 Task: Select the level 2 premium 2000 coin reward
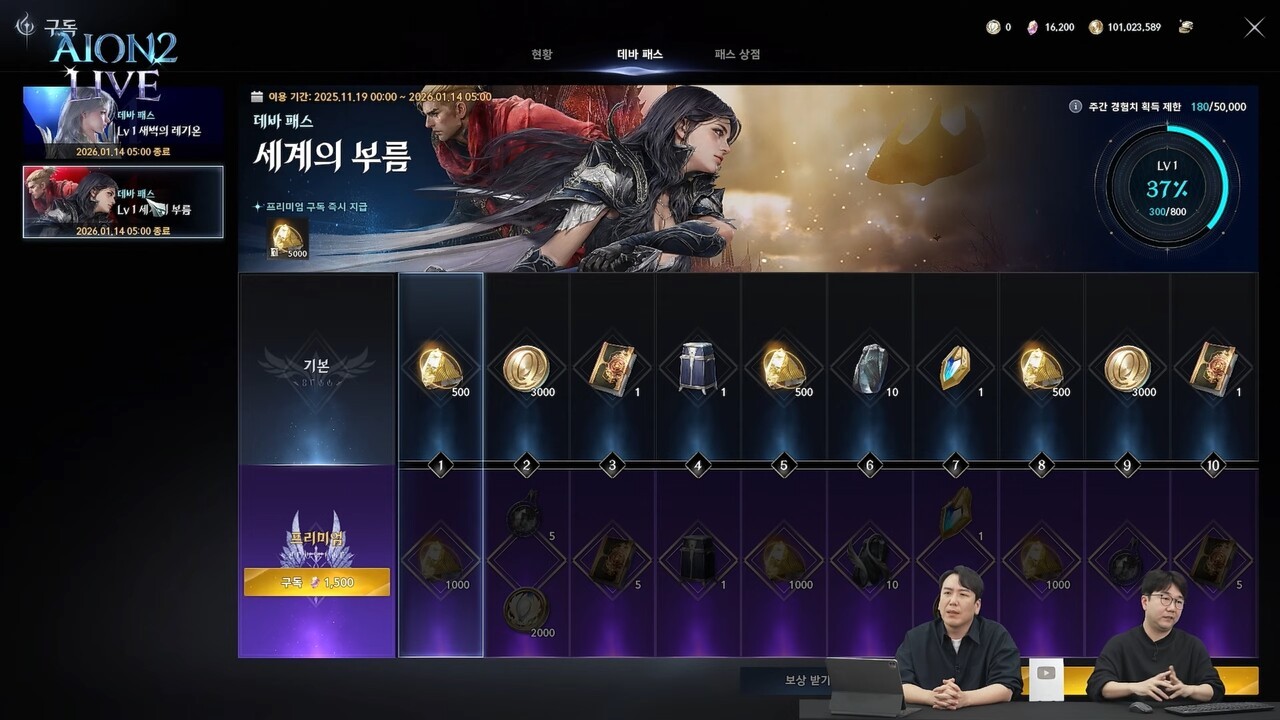coord(525,609)
